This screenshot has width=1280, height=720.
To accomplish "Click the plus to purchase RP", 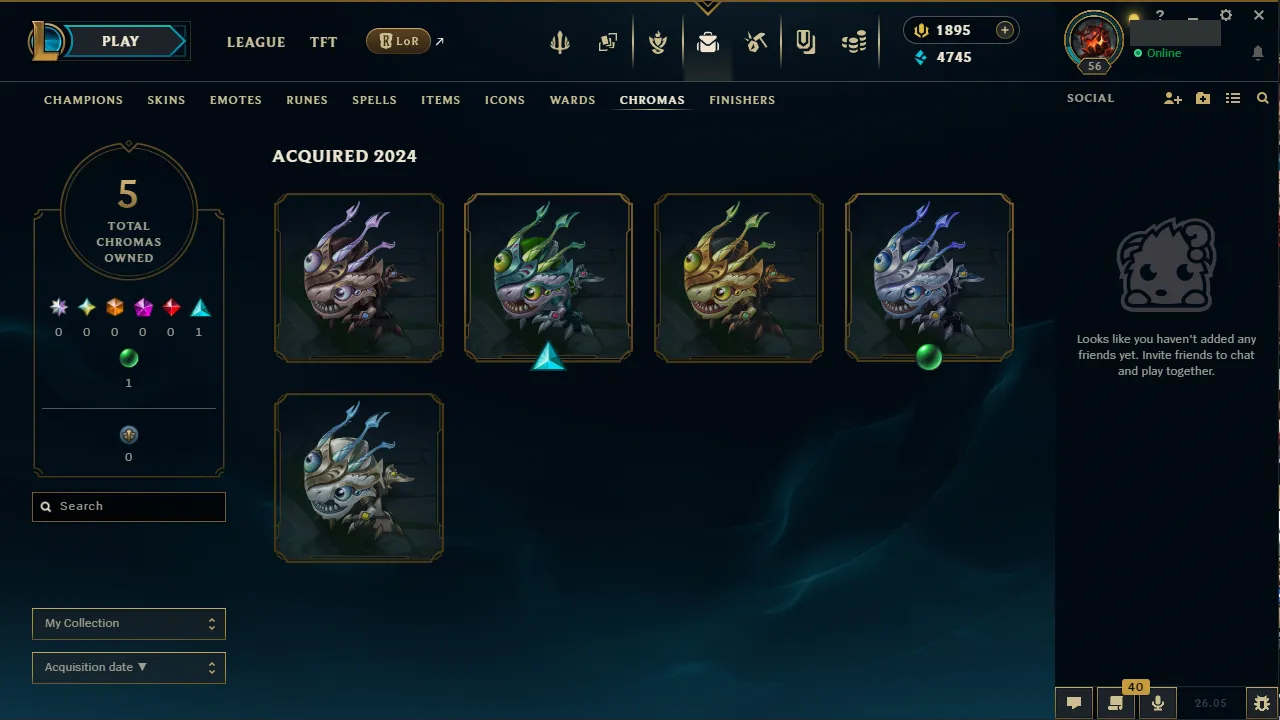I will coord(1004,30).
